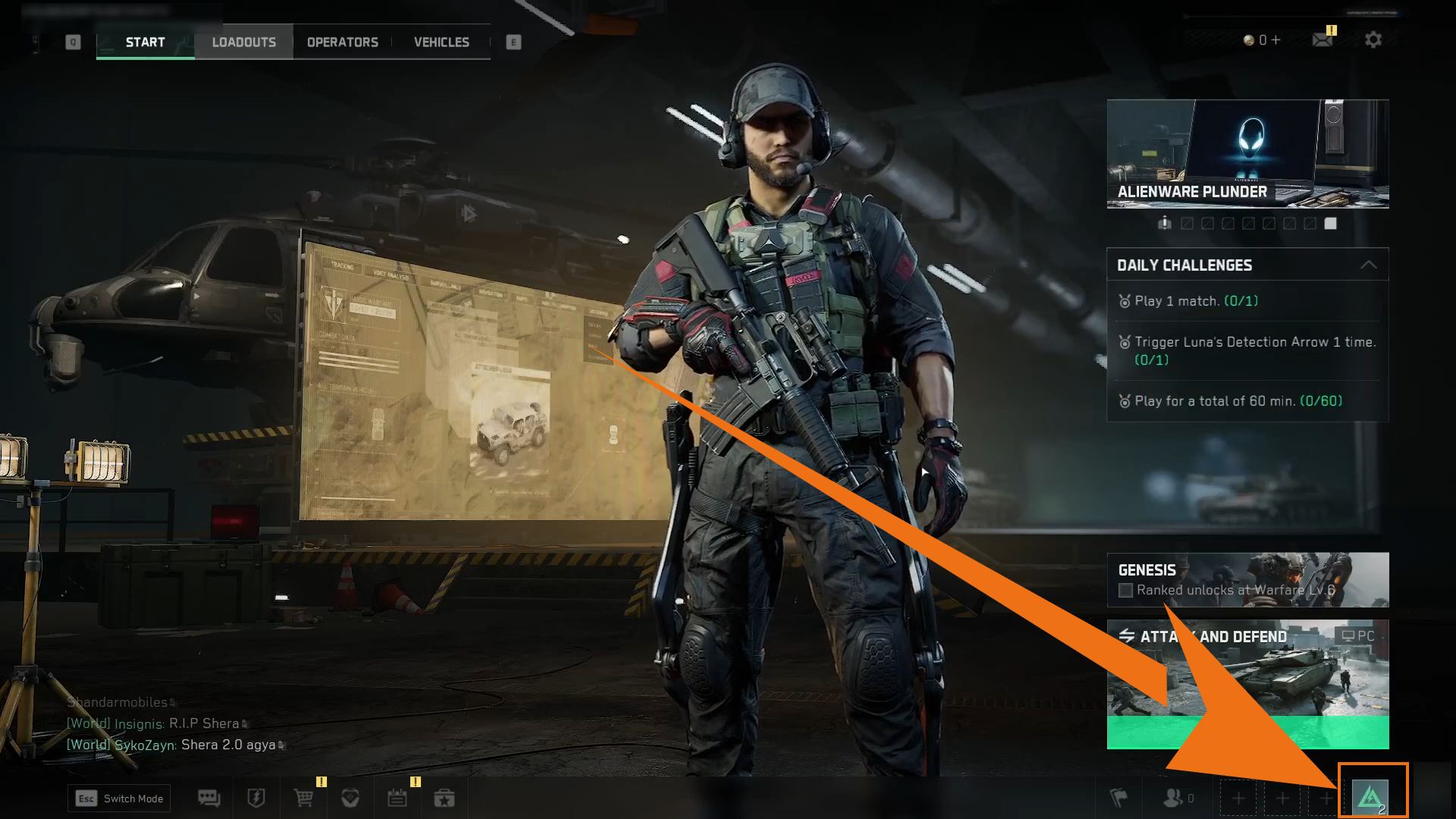Image resolution: width=1456 pixels, height=819 pixels.
Task: Switch to the Loadouts tab
Action: point(243,42)
